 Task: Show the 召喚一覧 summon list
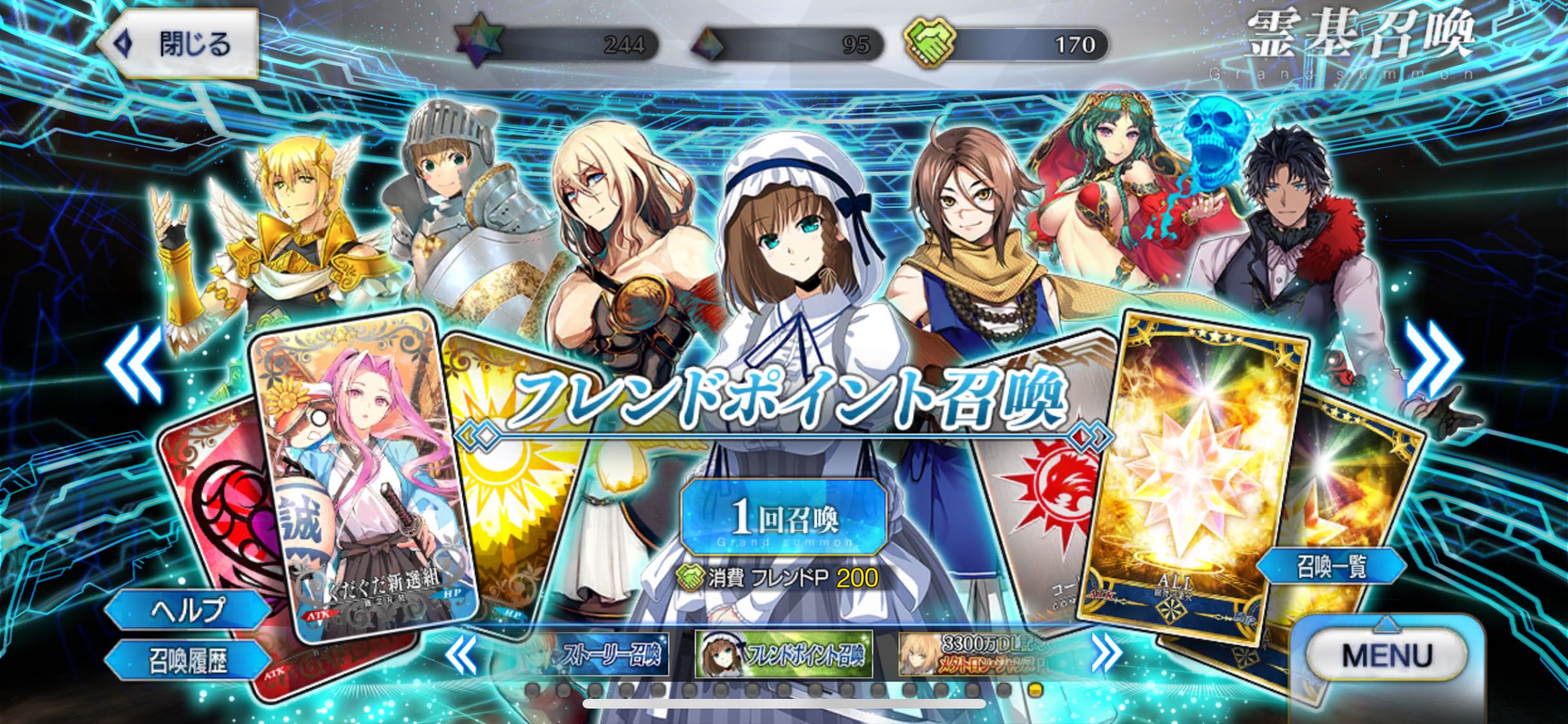point(1331,567)
